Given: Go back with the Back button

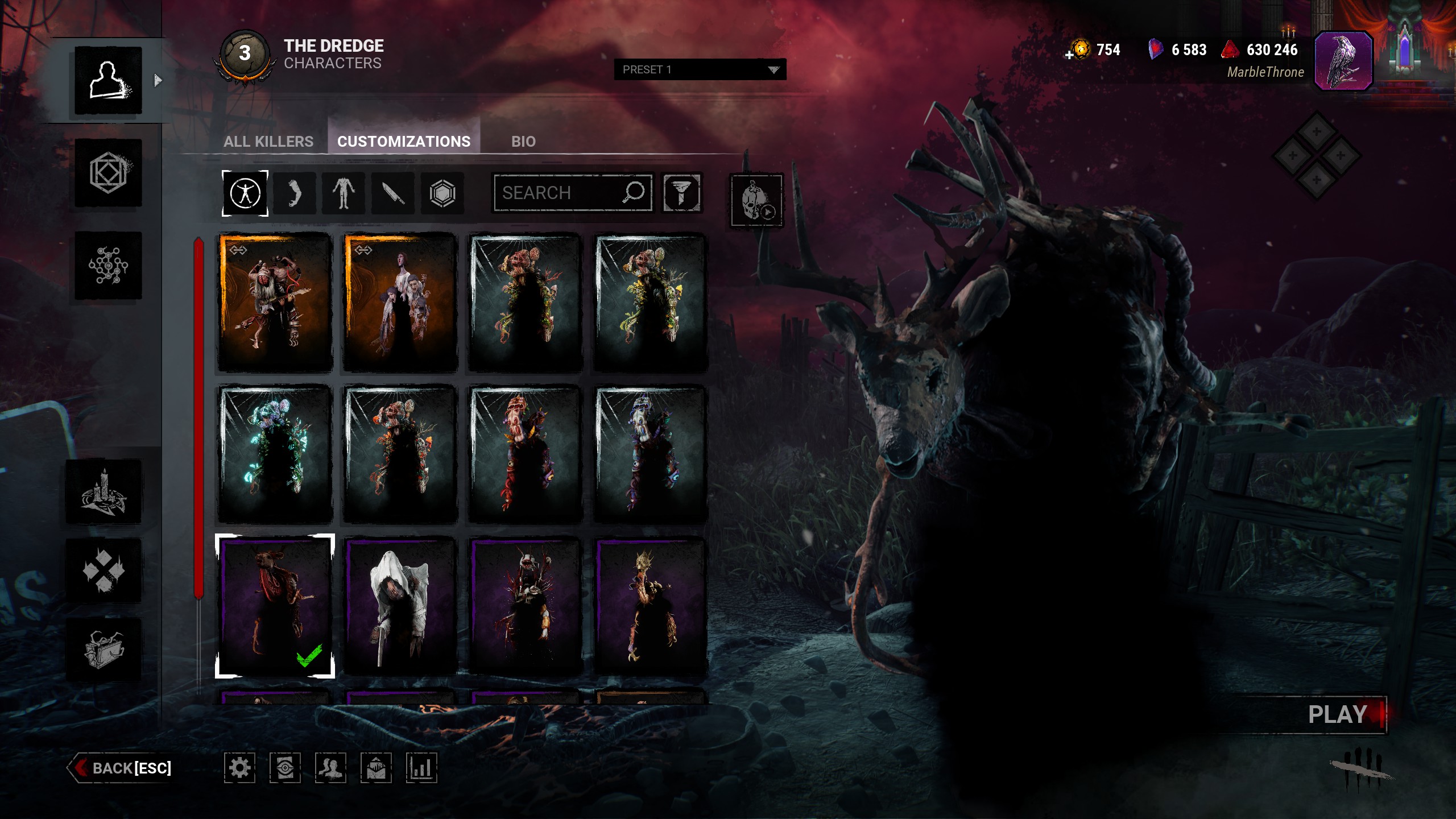Looking at the screenshot, I should pyautogui.click(x=122, y=768).
